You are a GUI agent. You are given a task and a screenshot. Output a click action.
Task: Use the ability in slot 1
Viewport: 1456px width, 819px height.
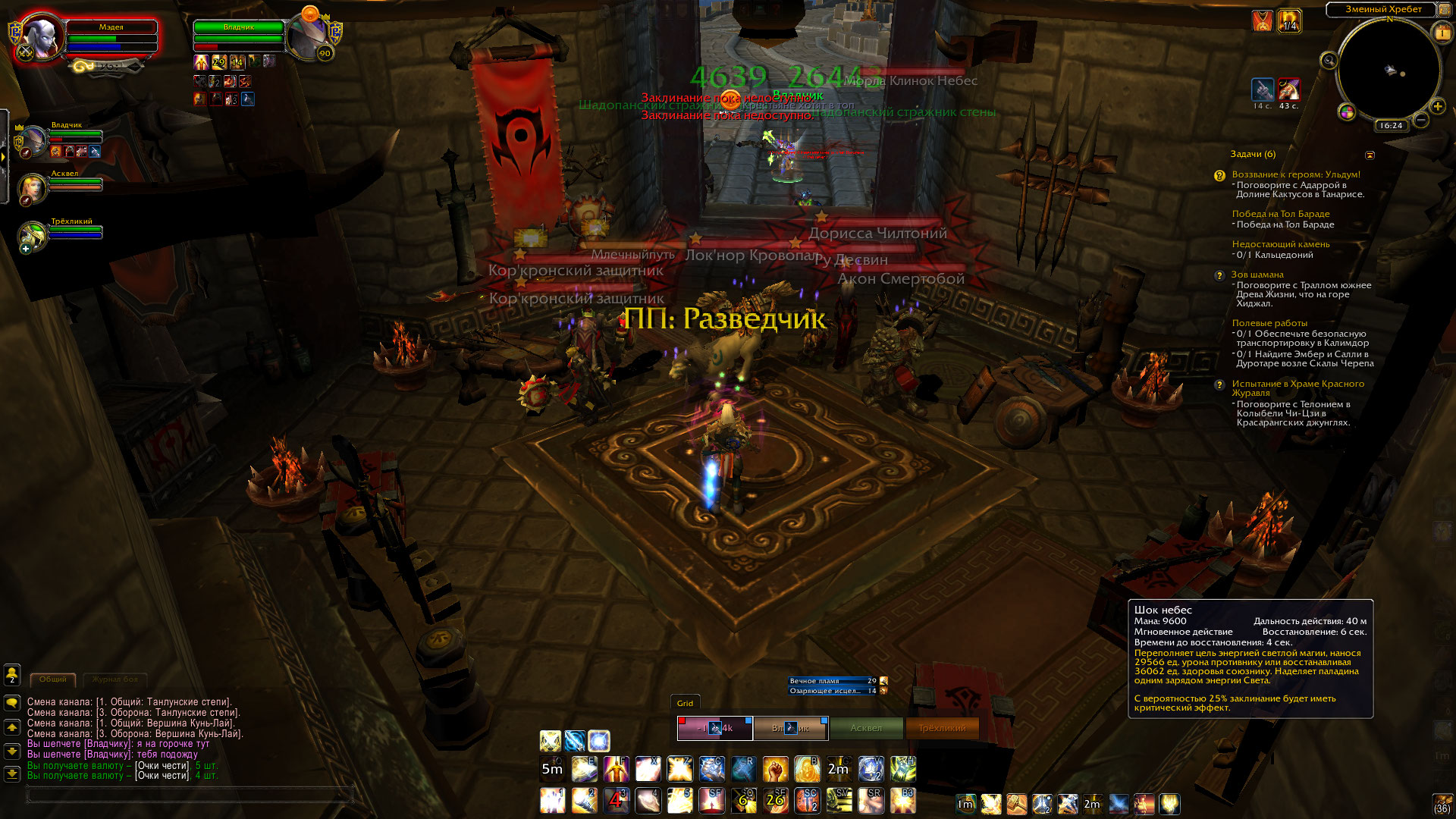coord(552,800)
